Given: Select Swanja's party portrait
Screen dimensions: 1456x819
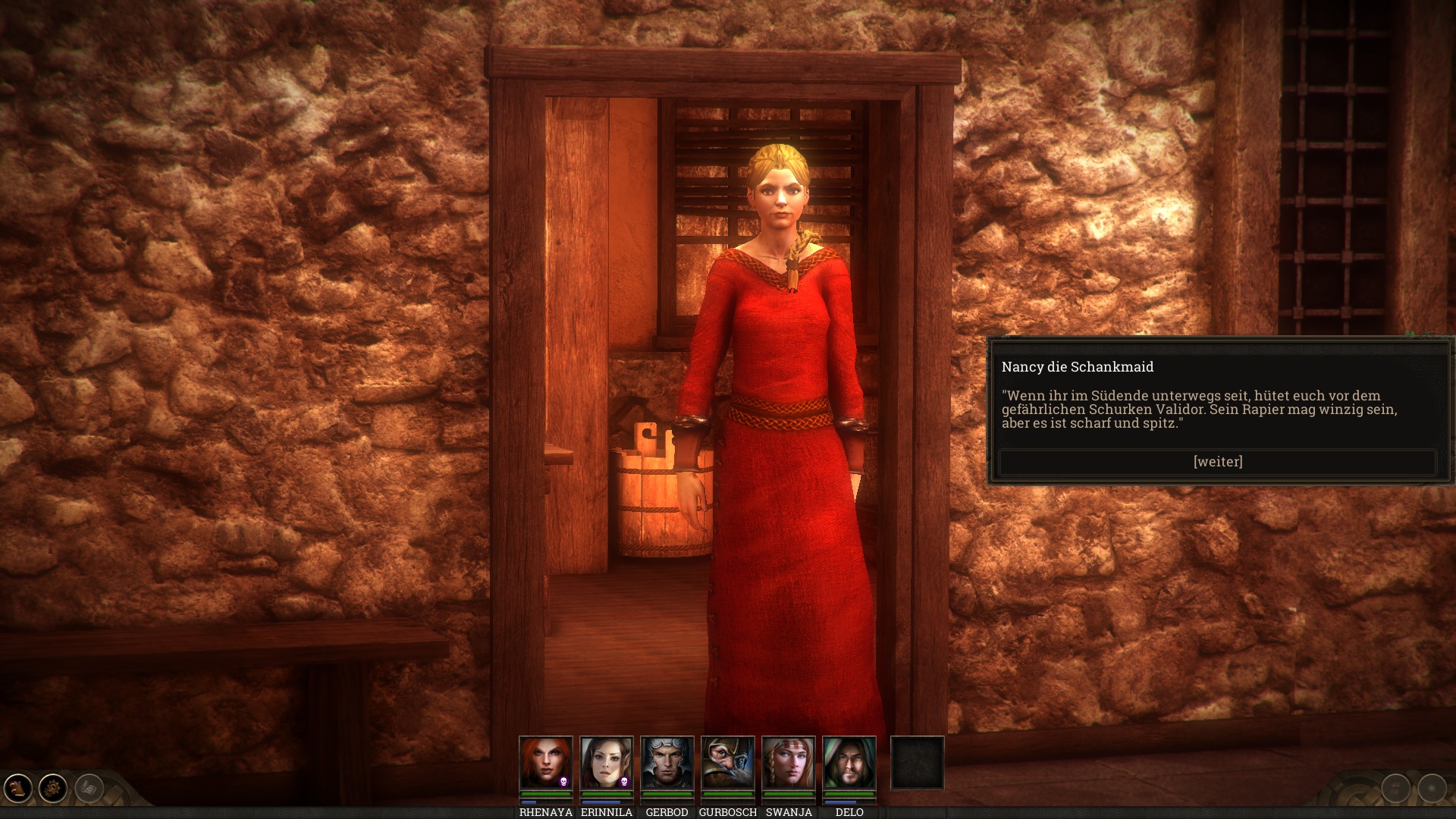Looking at the screenshot, I should point(788,763).
